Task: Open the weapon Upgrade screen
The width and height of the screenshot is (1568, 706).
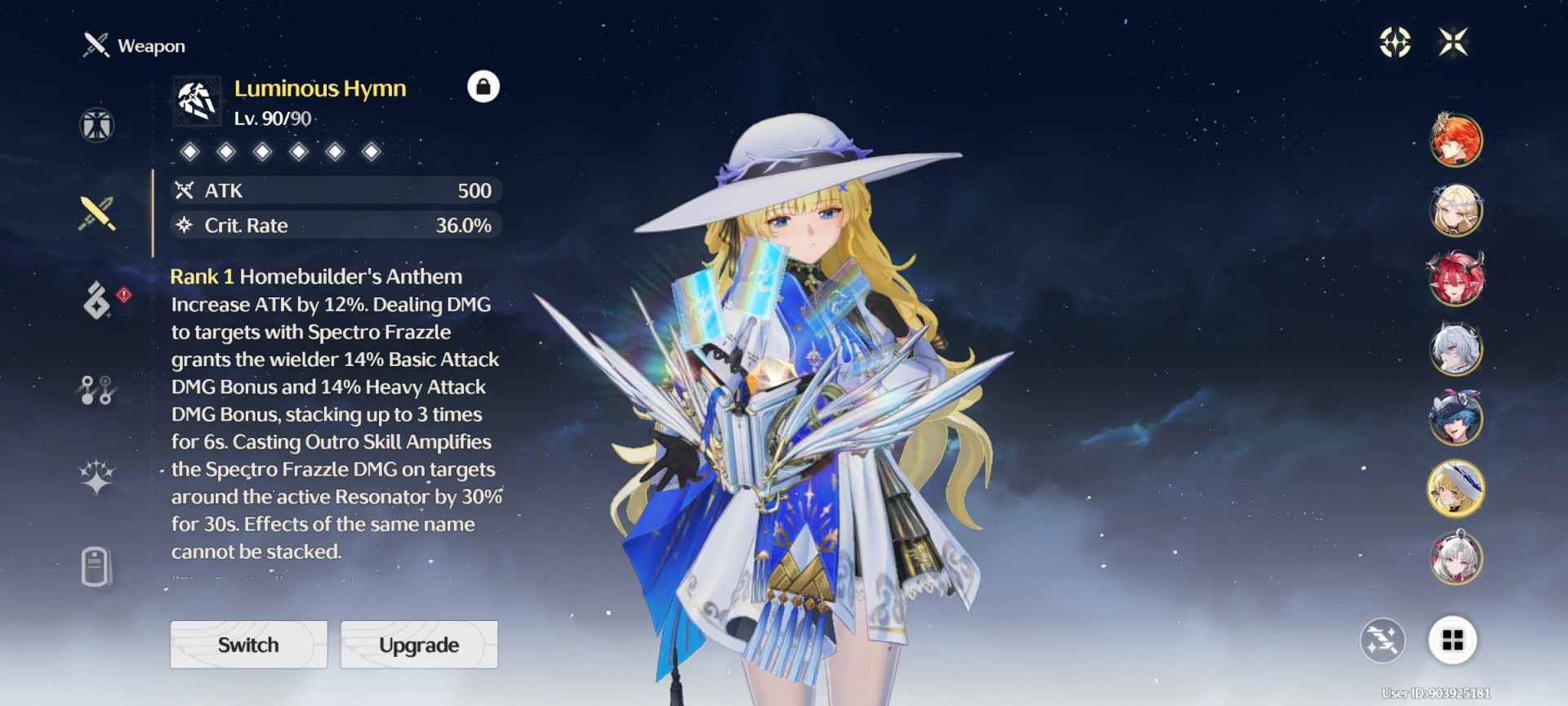Action: pyautogui.click(x=419, y=645)
